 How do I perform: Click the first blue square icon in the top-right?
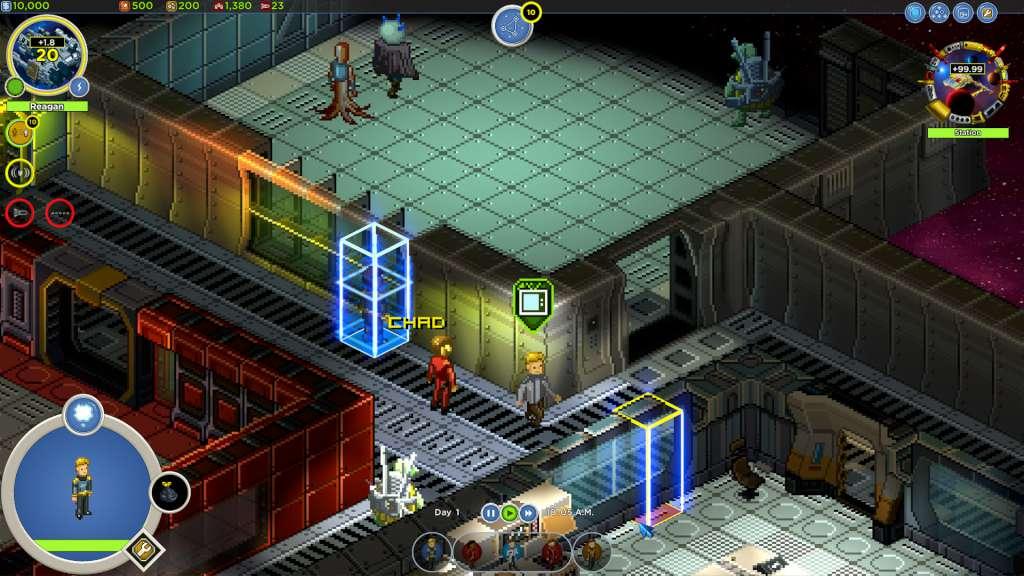tap(915, 13)
